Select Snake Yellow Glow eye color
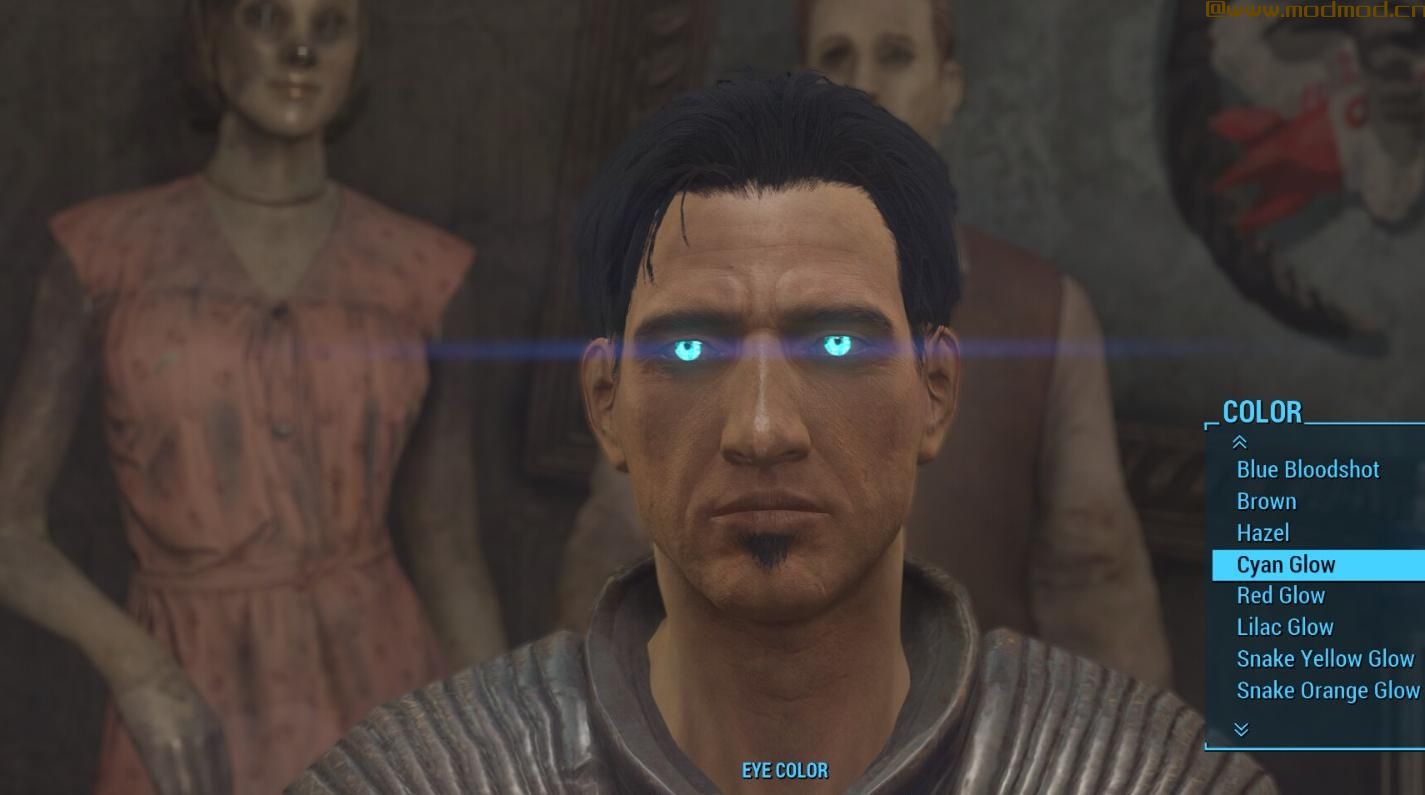 [x=1324, y=659]
